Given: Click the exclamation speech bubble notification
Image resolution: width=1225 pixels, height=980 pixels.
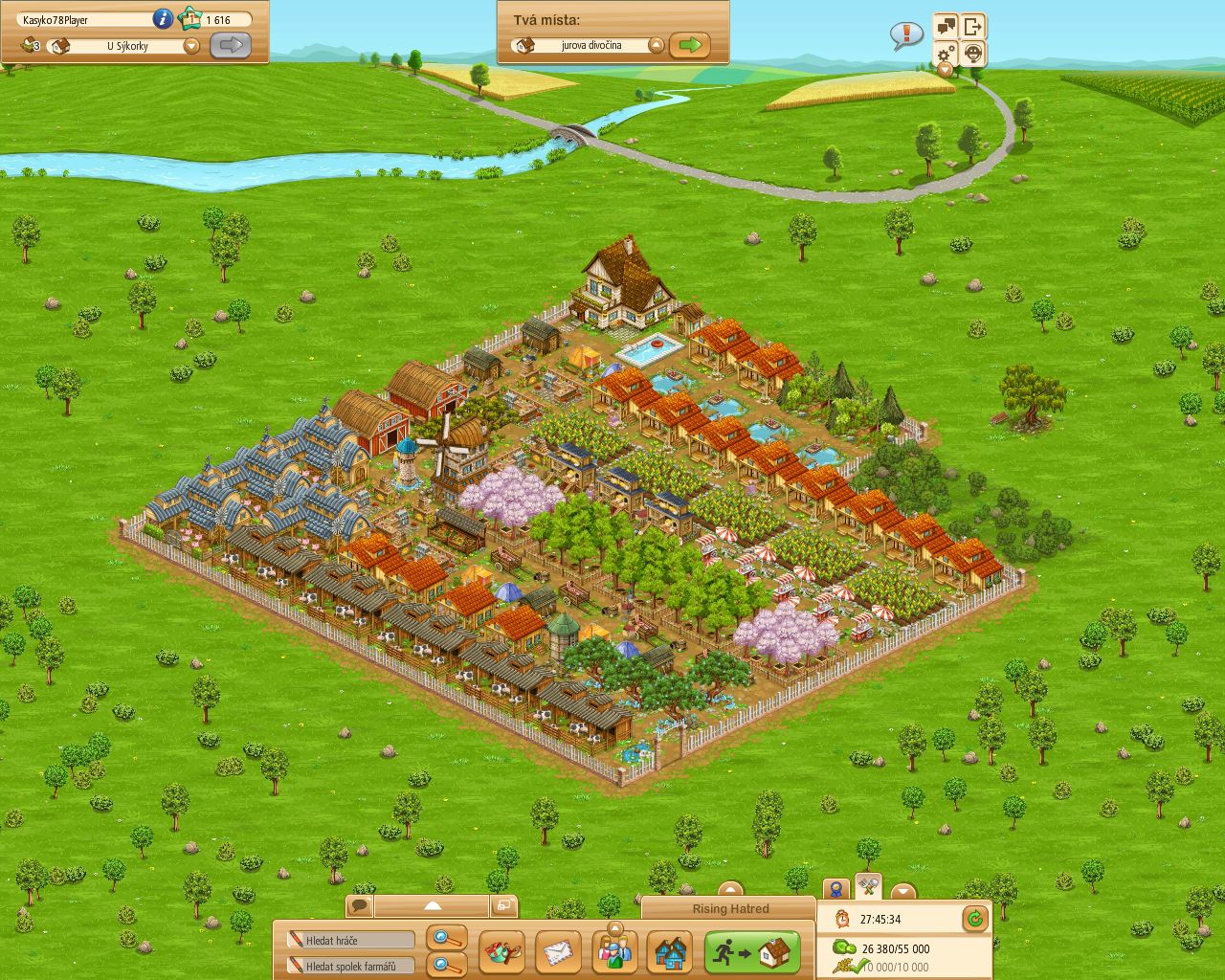Looking at the screenshot, I should pyautogui.click(x=904, y=34).
